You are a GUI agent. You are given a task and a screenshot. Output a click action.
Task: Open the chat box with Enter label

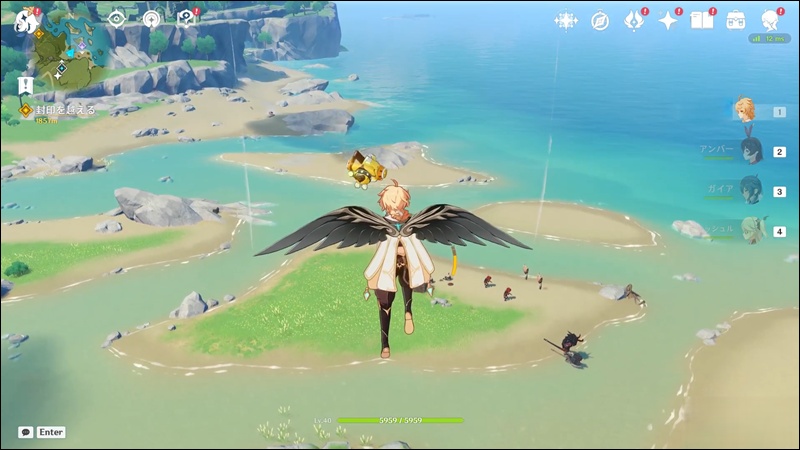(42, 432)
